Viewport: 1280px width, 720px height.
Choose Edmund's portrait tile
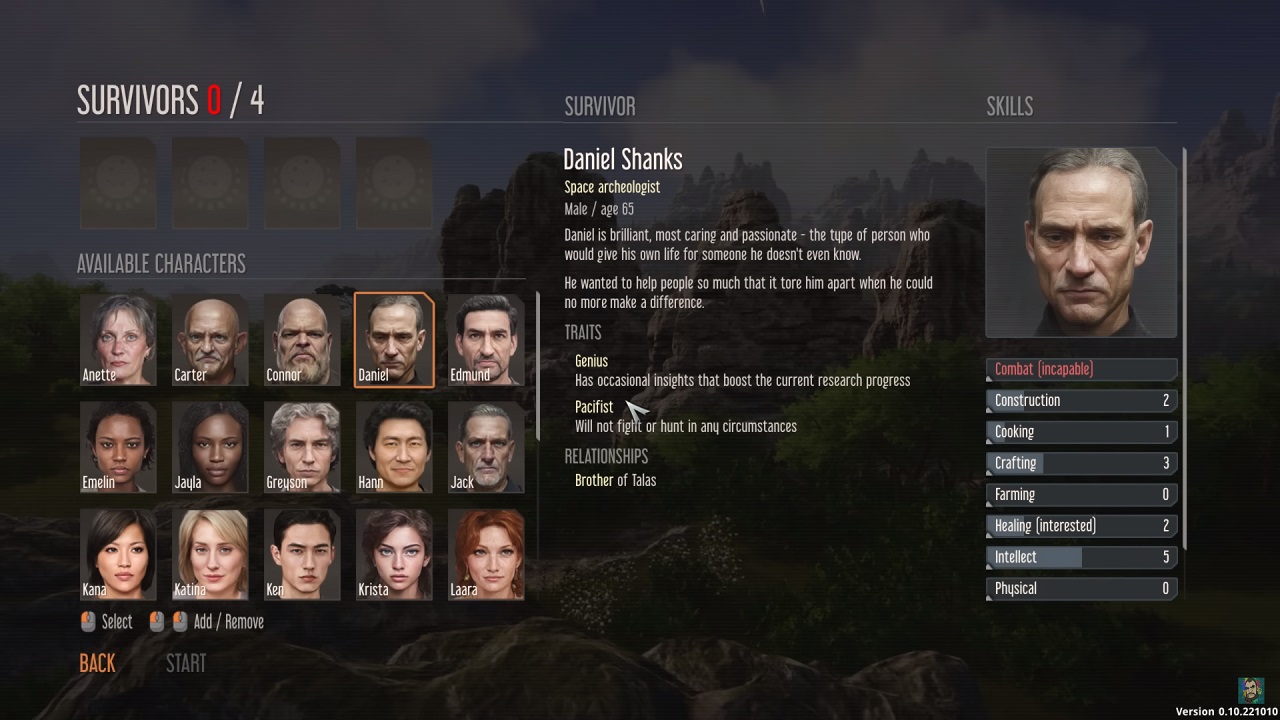pyautogui.click(x=486, y=339)
